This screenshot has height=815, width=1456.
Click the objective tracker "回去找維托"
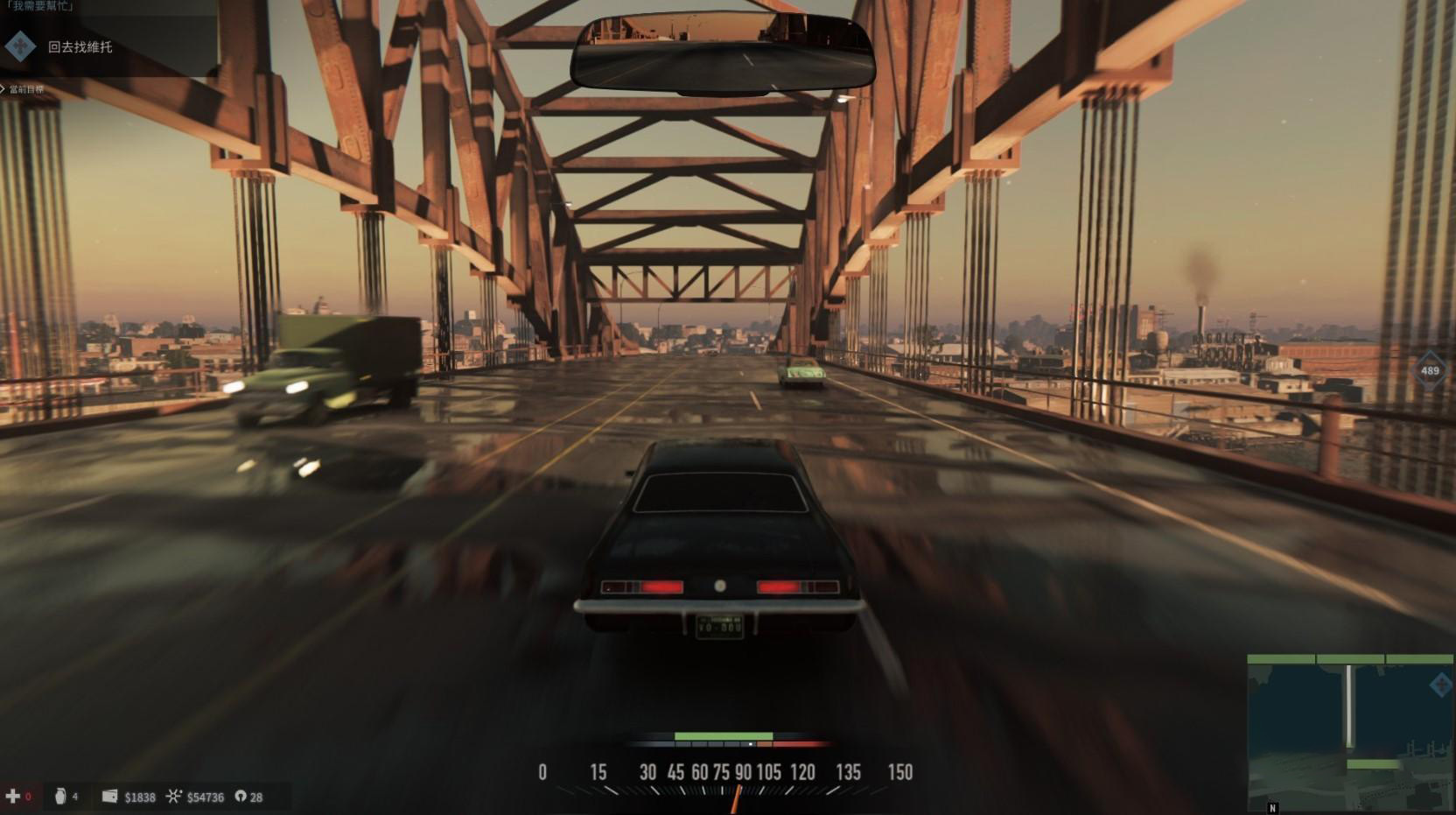click(x=80, y=47)
